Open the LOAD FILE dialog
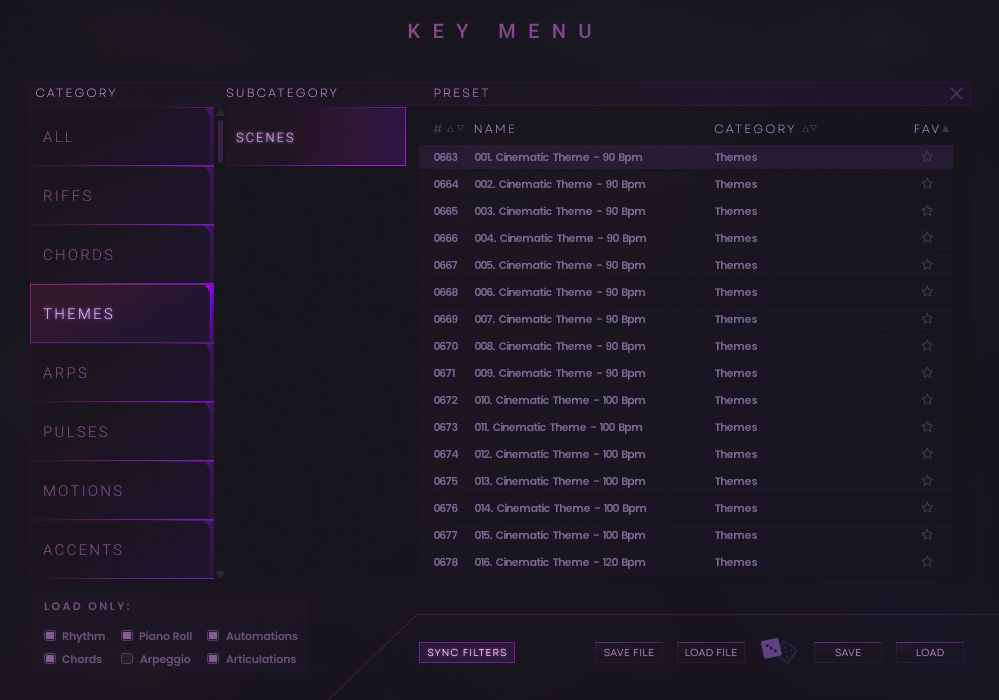 (x=711, y=653)
